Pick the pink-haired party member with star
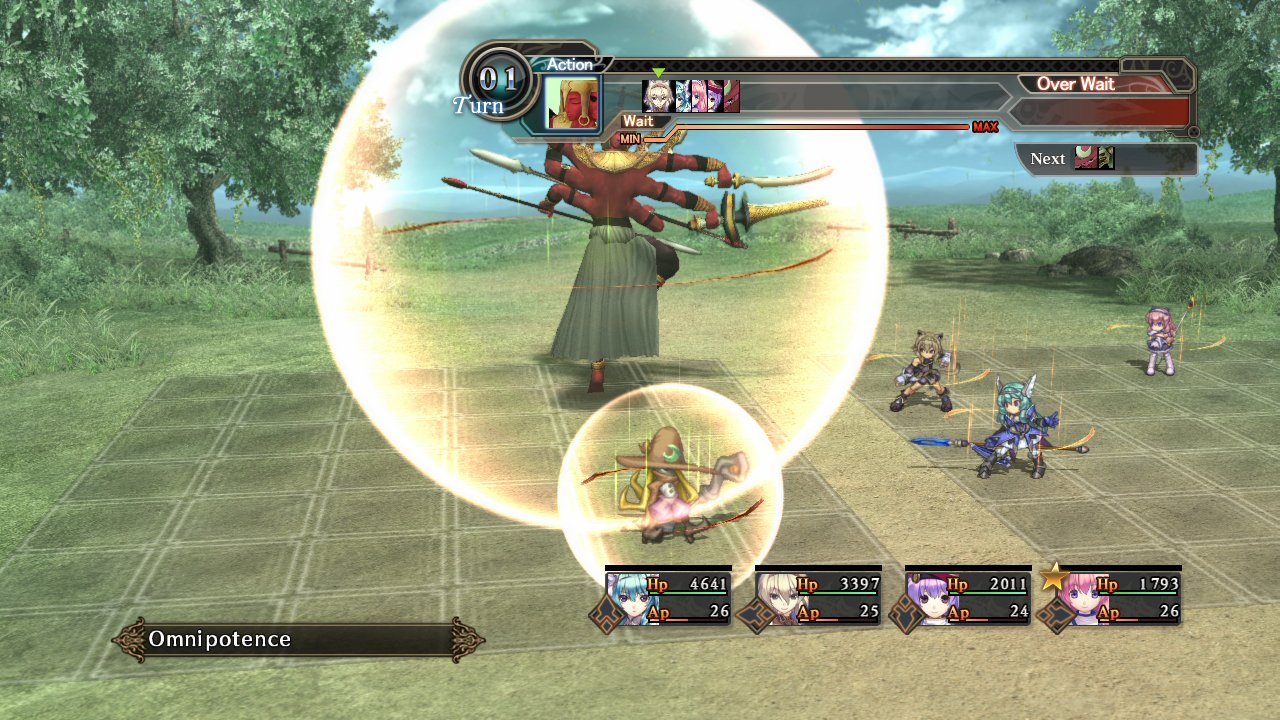1280x720 pixels. (x=1078, y=599)
